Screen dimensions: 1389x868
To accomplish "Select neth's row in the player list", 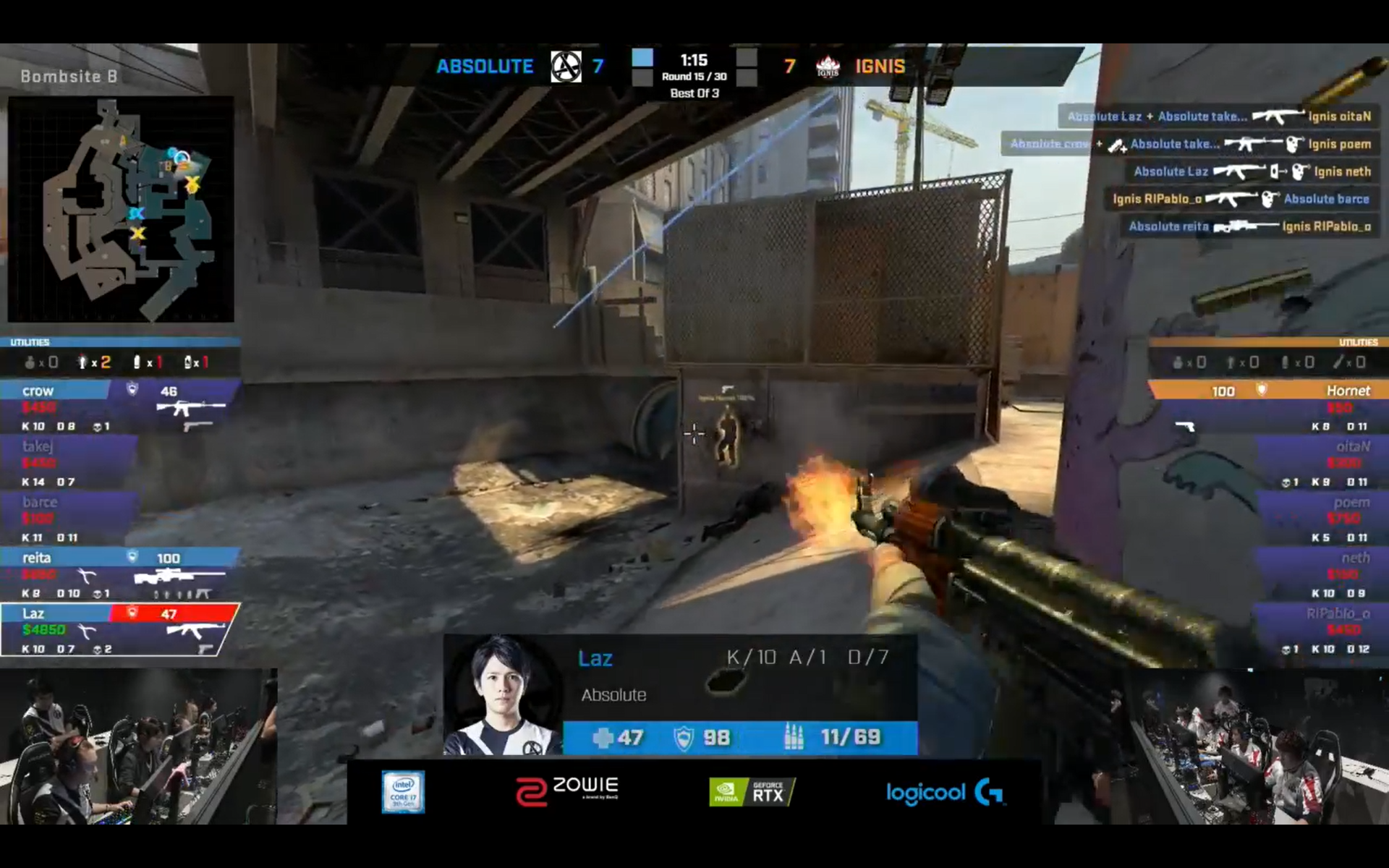I will tap(1320, 574).
